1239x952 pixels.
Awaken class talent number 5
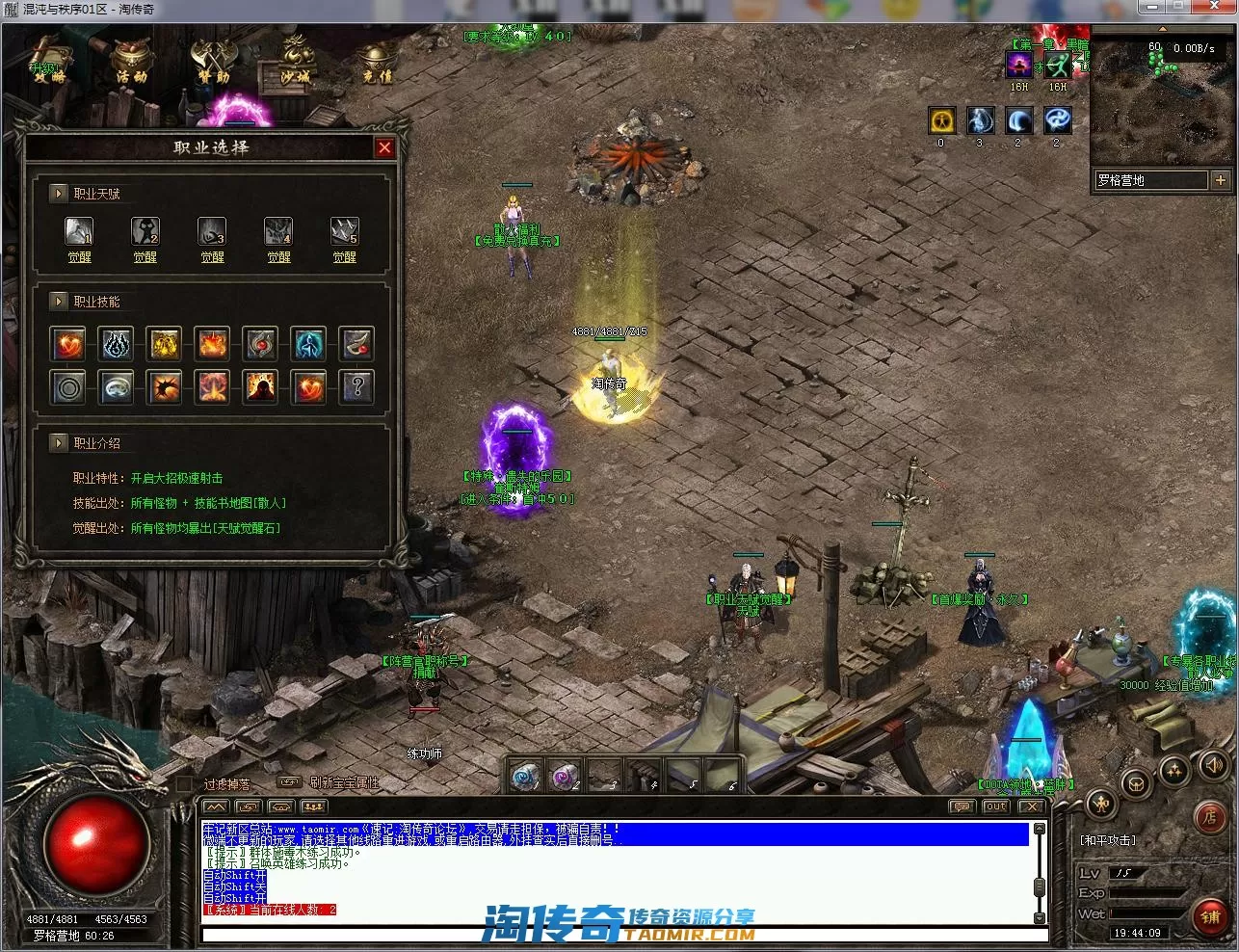point(344,257)
